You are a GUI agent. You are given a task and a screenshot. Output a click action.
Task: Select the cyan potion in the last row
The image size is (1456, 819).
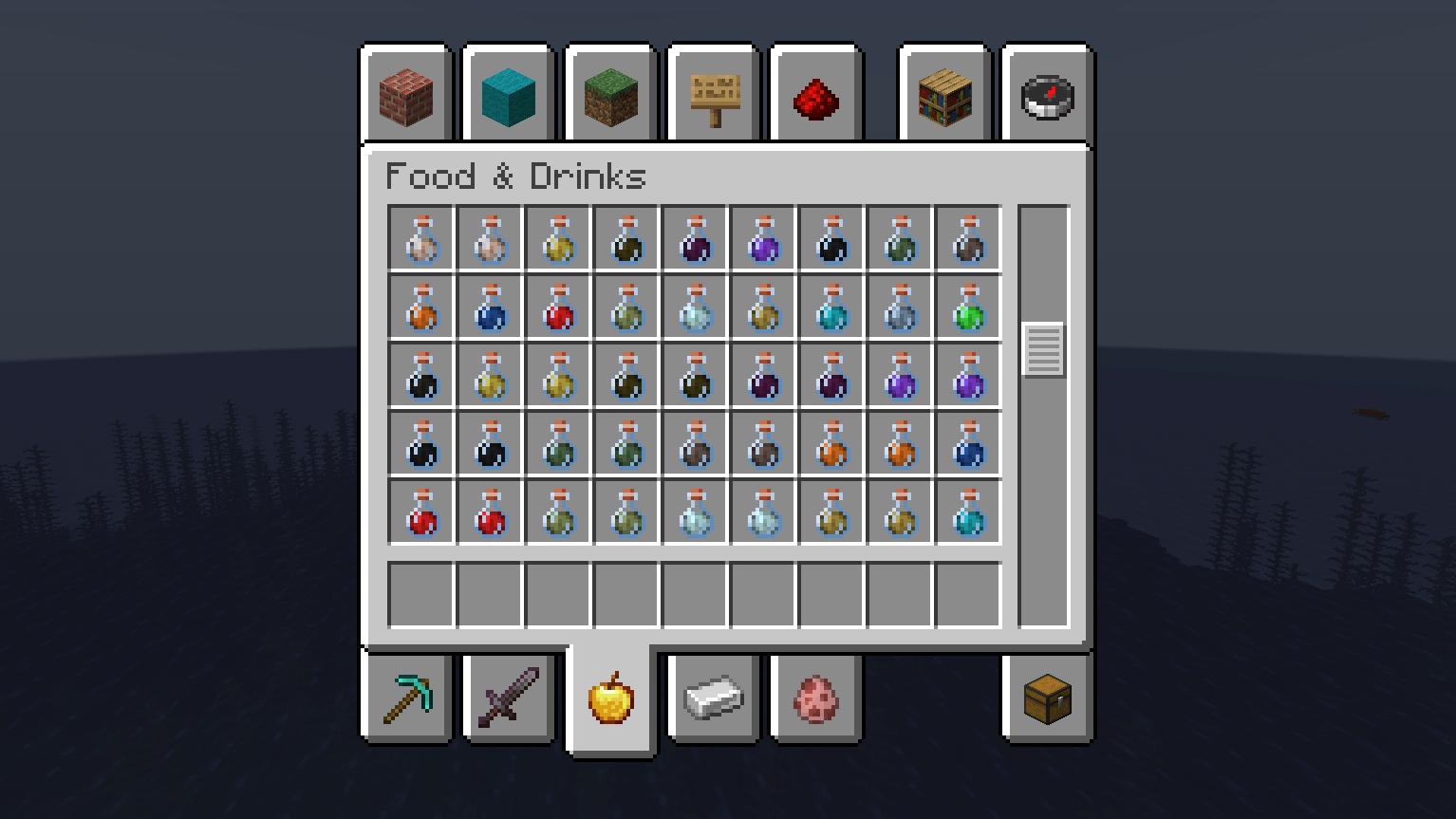click(967, 512)
